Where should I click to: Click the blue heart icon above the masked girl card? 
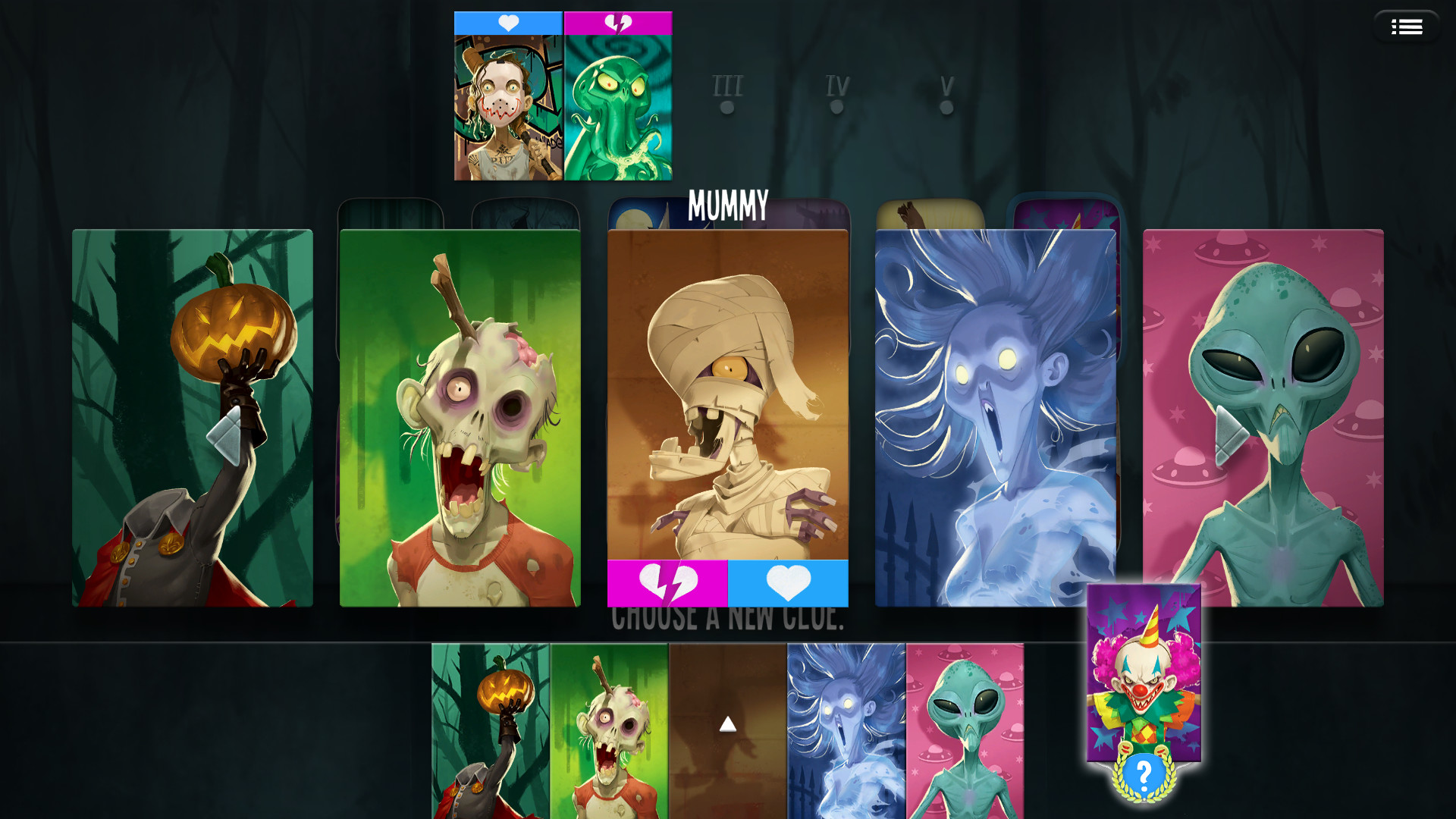[x=508, y=23]
